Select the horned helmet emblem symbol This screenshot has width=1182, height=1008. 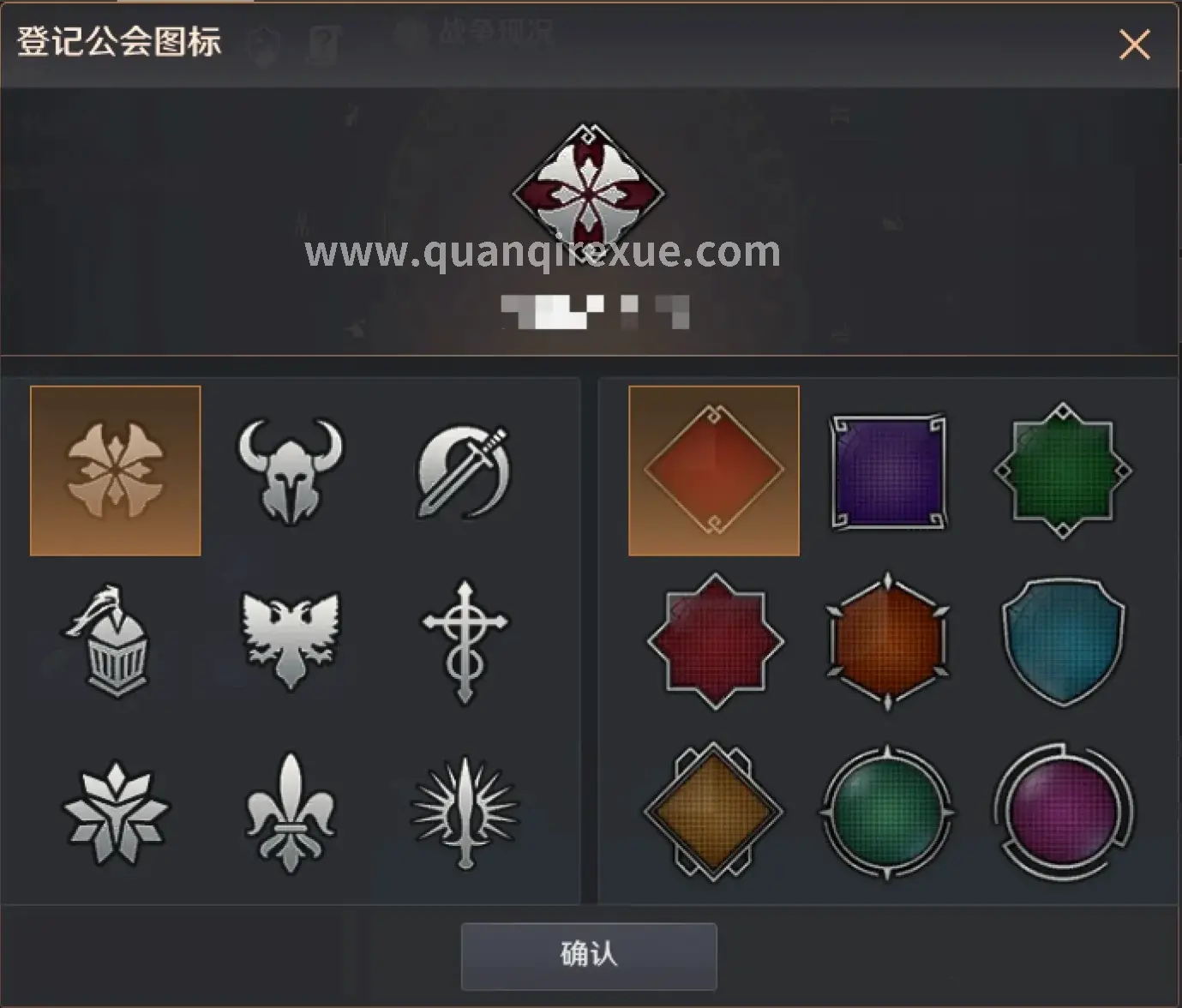(x=290, y=469)
